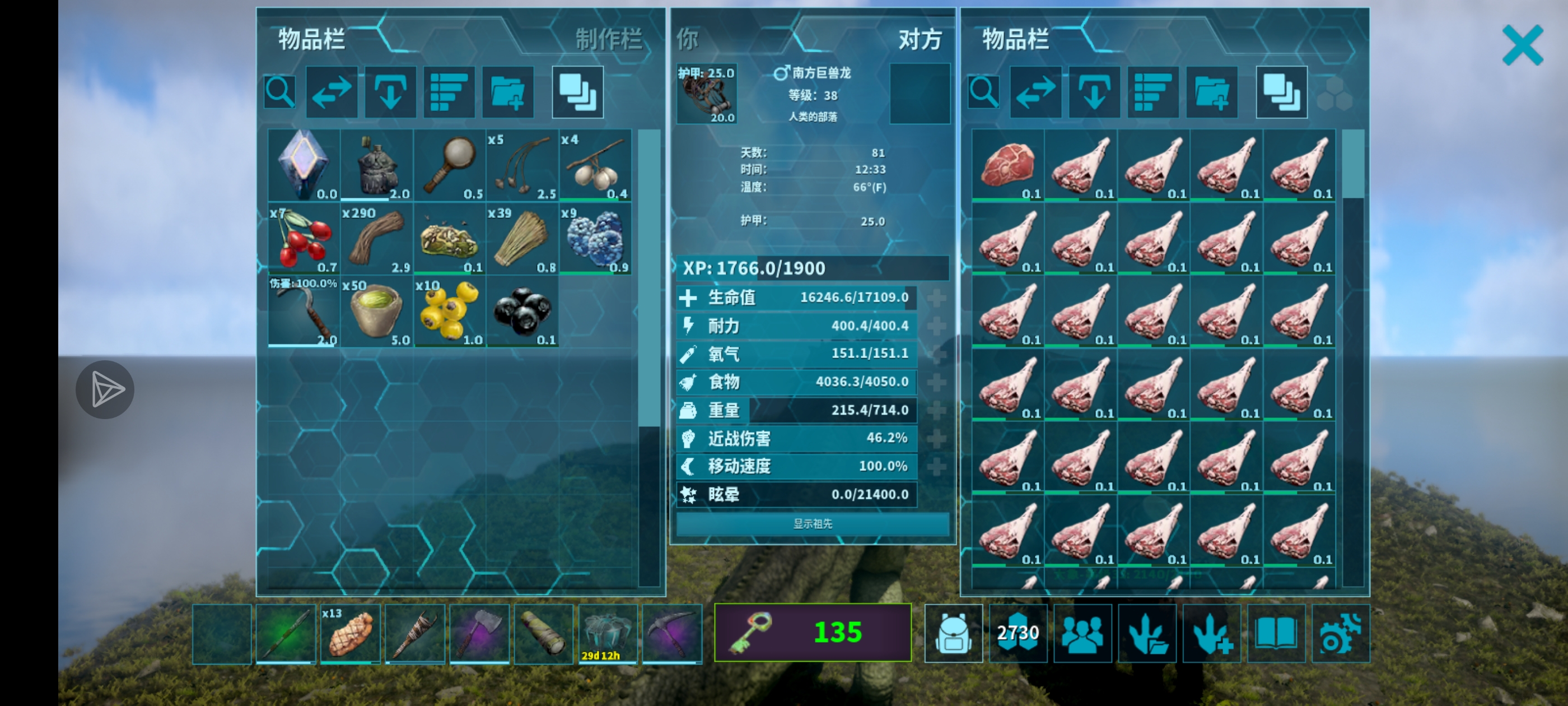1568x706 pixels.
Task: Pick the x39 thatch bundle slot
Action: pos(522,239)
